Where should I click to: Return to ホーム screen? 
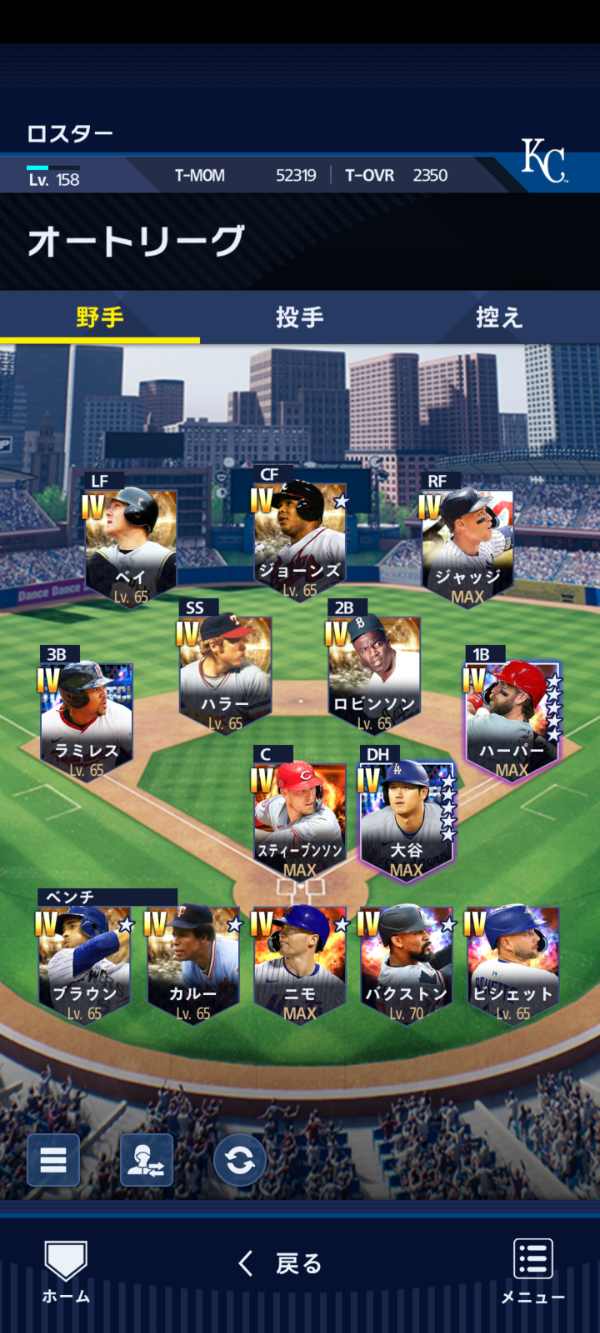pyautogui.click(x=65, y=1272)
